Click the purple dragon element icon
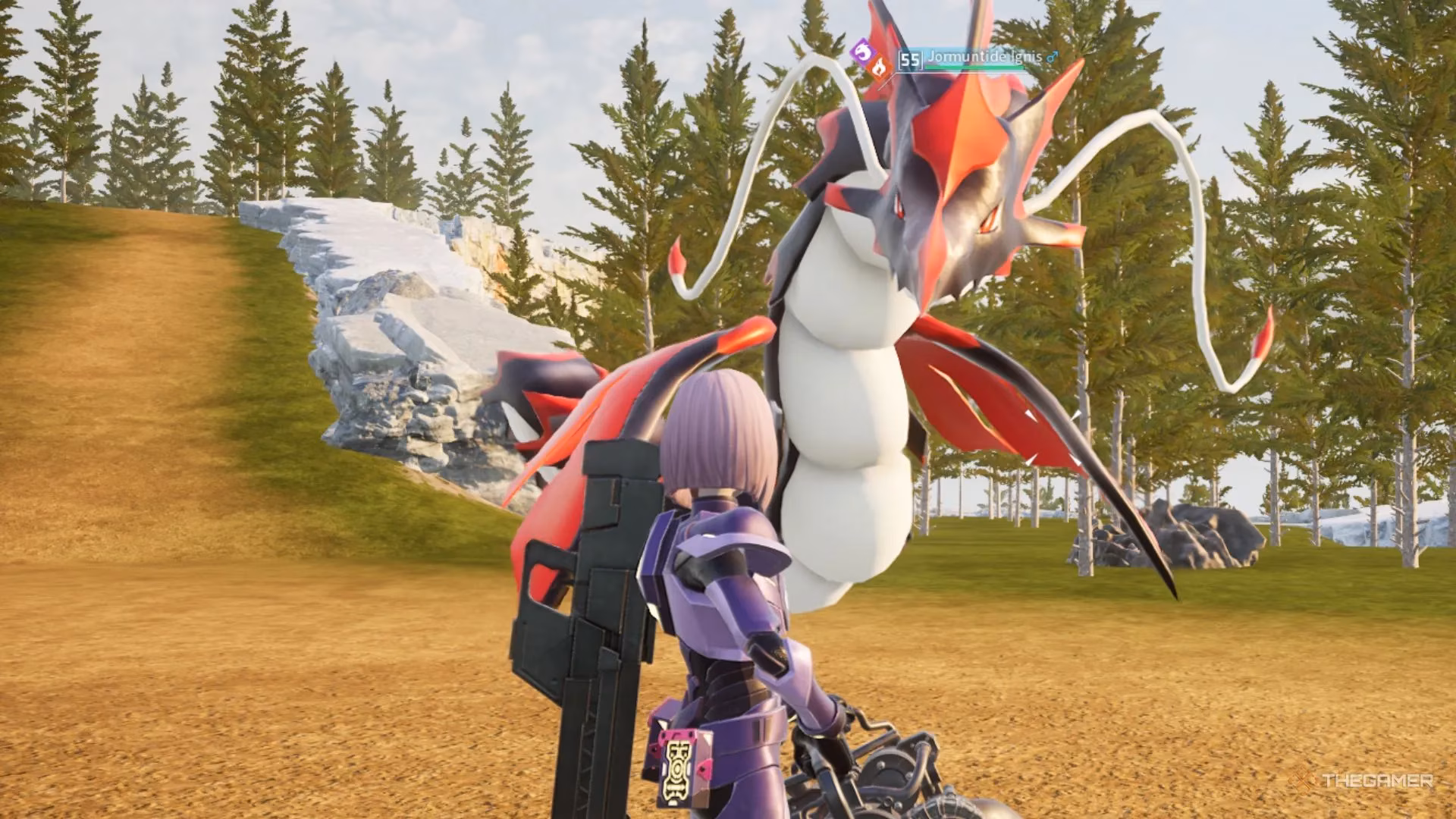This screenshot has width=1456, height=819. 862,52
